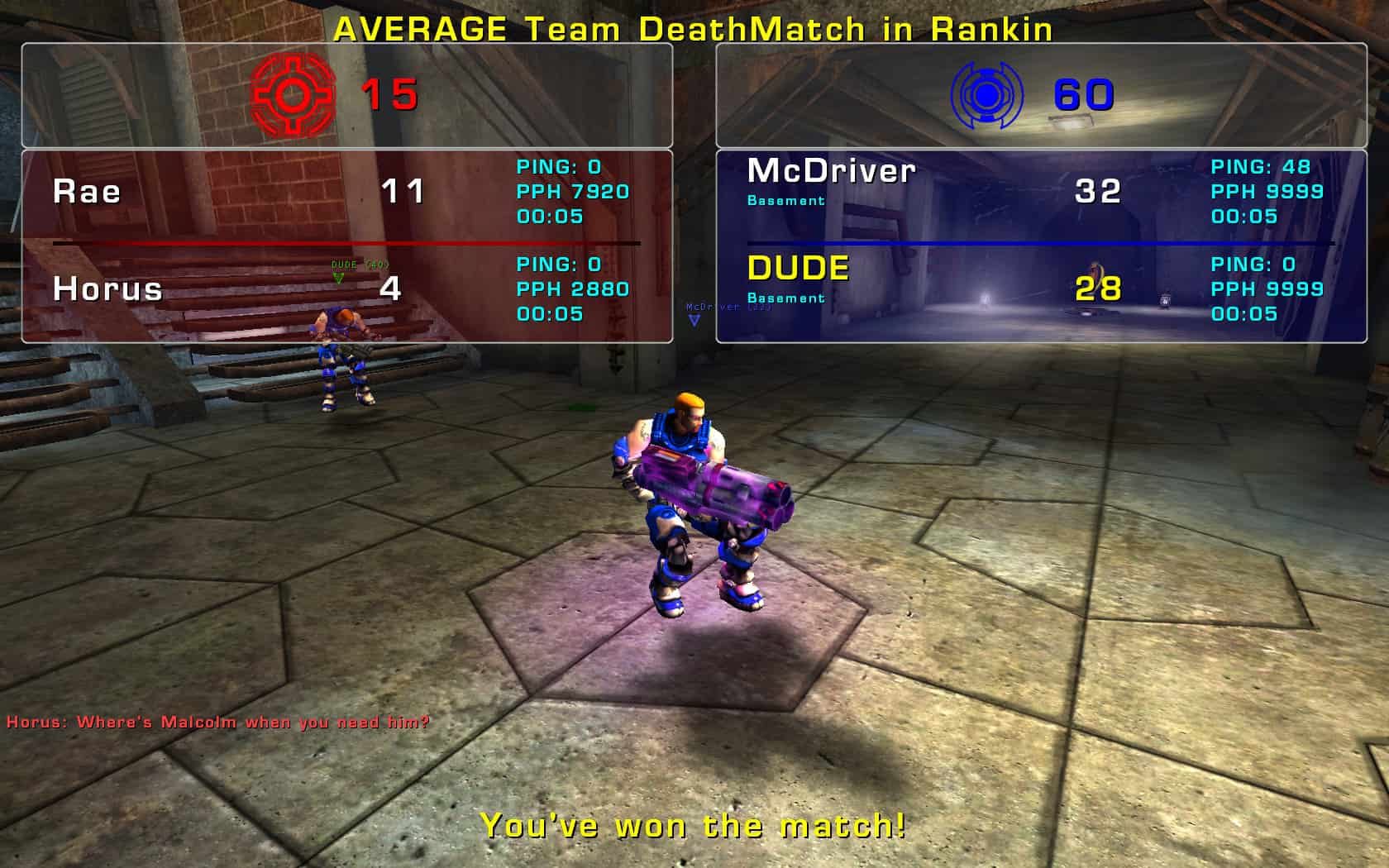The image size is (1389, 868).
Task: Click the blue team emblem
Action: click(x=987, y=95)
